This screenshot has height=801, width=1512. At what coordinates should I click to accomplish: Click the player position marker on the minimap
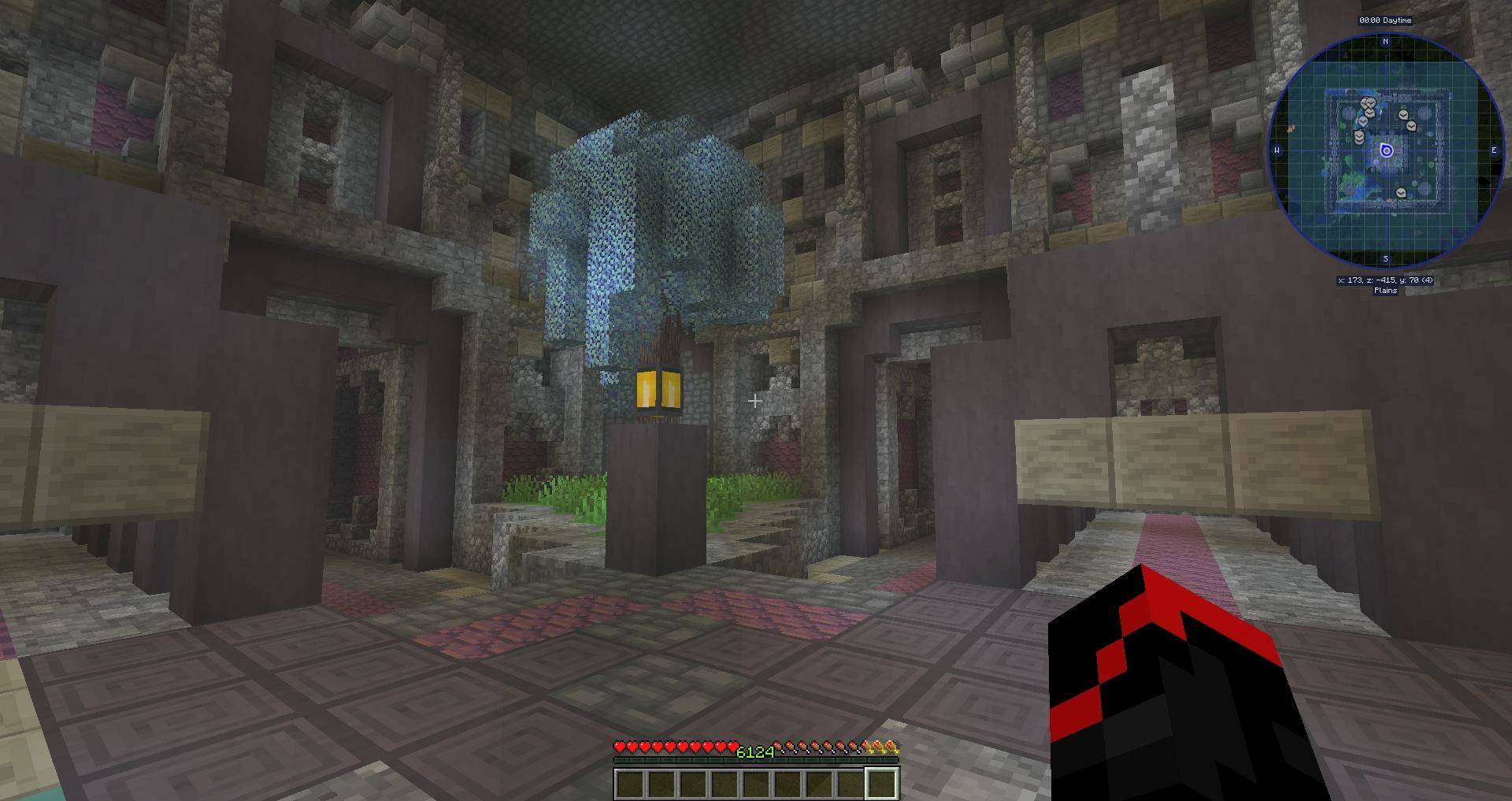coord(1387,150)
